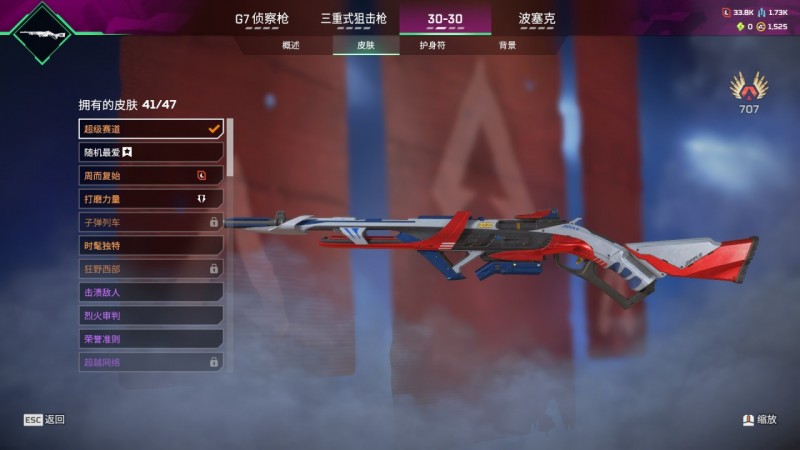Select the locked 子弹列车 skin

(x=150, y=222)
